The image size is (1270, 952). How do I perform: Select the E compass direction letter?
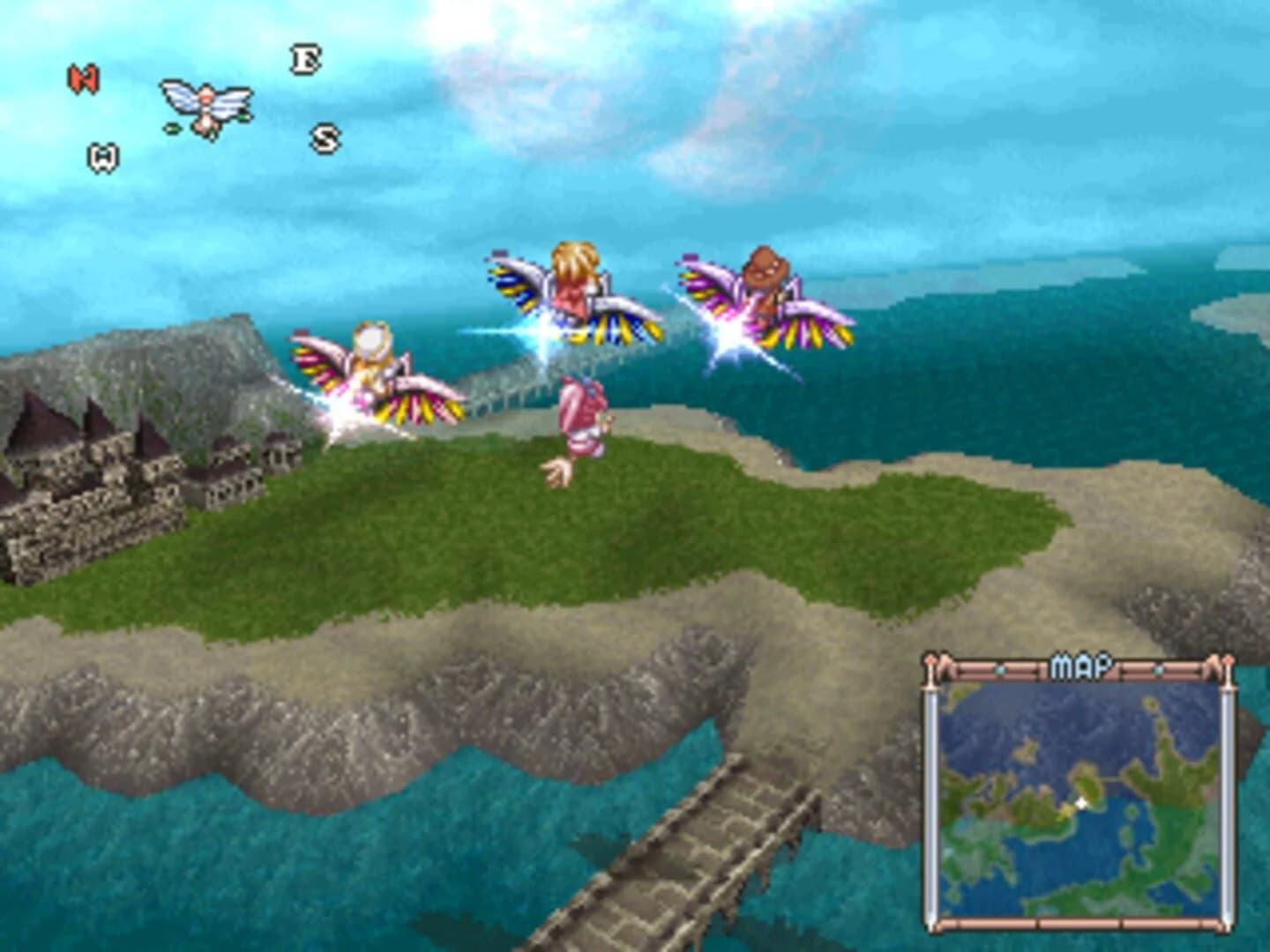(x=304, y=60)
